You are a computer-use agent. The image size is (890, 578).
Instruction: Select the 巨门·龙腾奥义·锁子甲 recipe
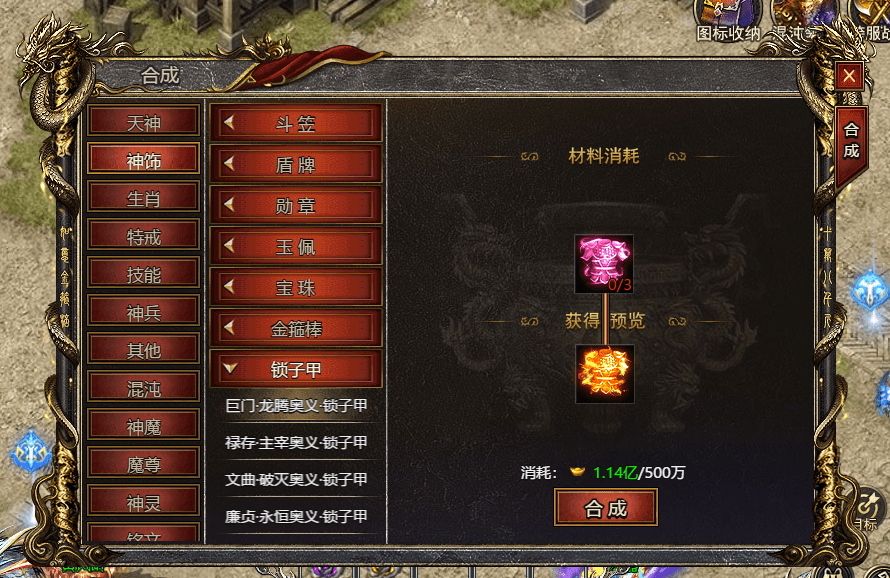[296, 406]
